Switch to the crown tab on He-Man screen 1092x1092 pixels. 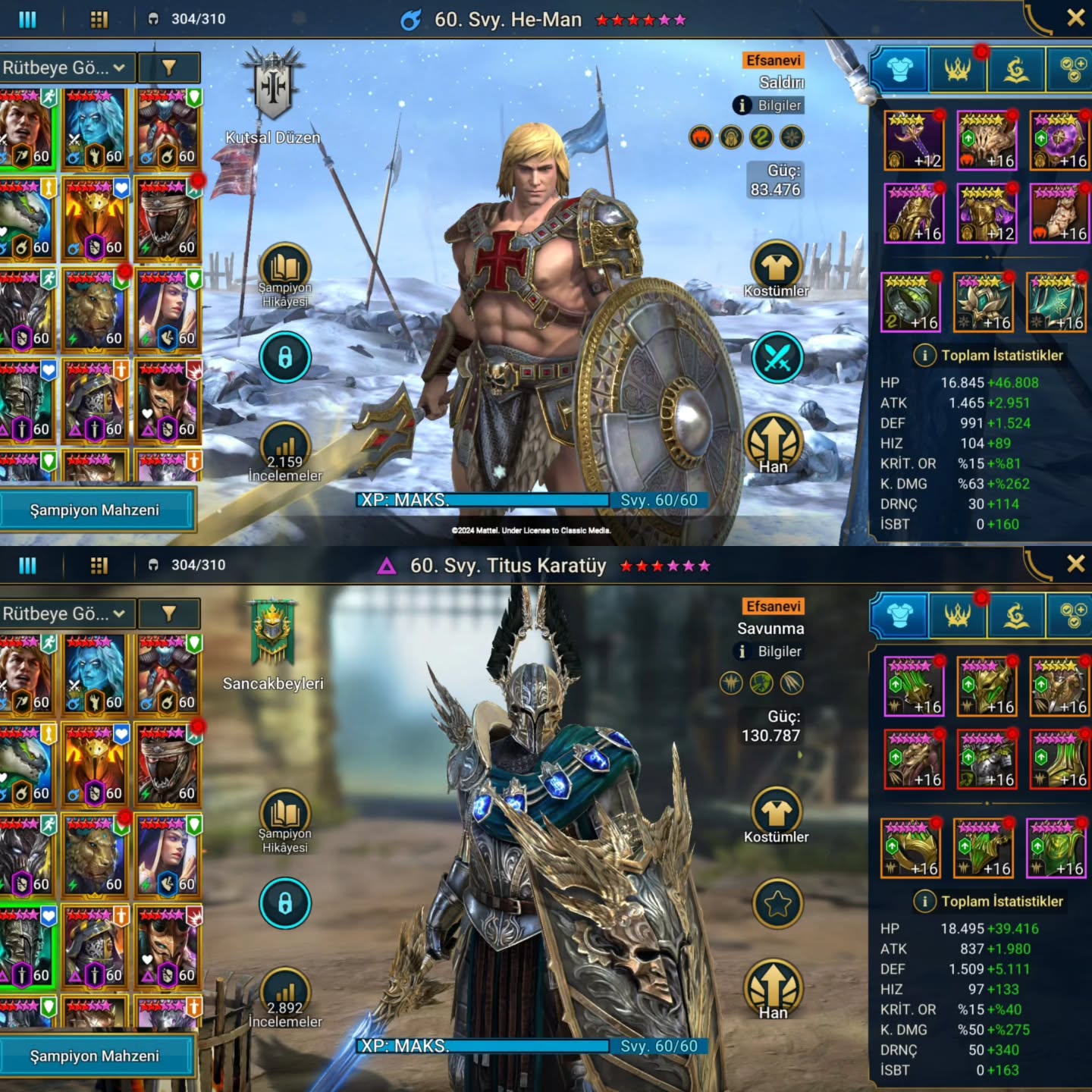click(x=958, y=70)
